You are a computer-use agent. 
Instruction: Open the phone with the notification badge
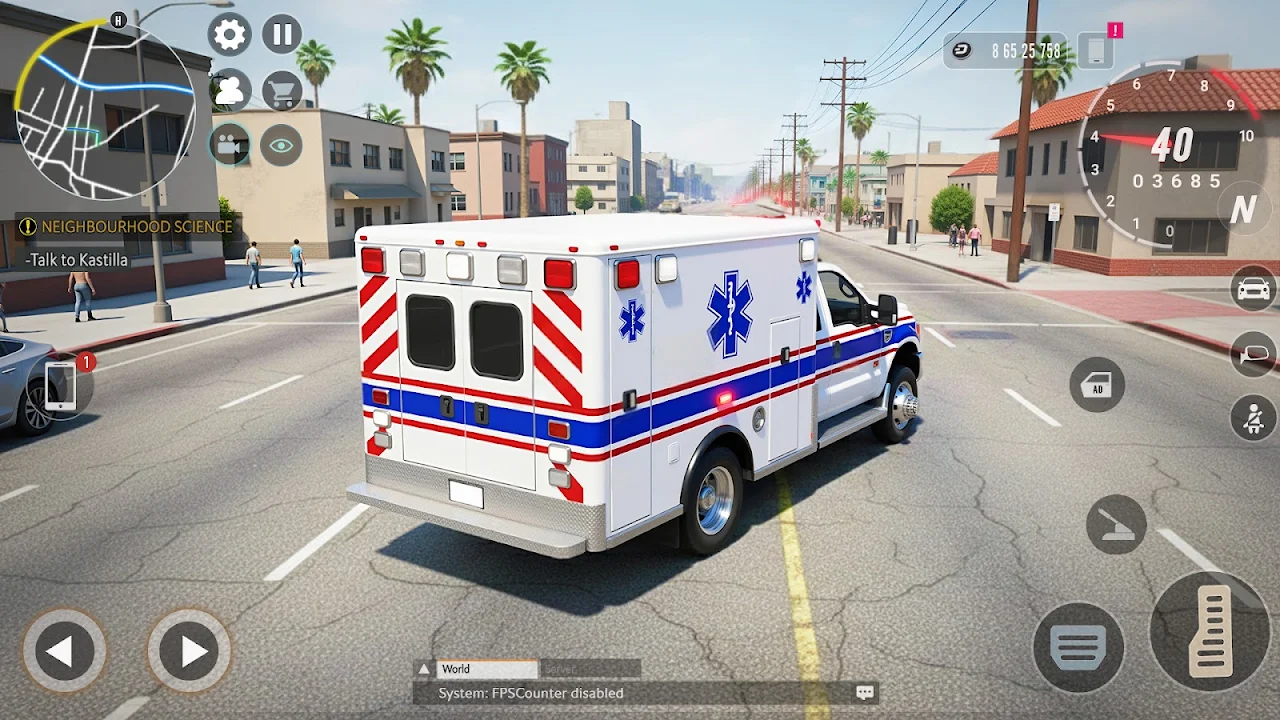pos(62,385)
